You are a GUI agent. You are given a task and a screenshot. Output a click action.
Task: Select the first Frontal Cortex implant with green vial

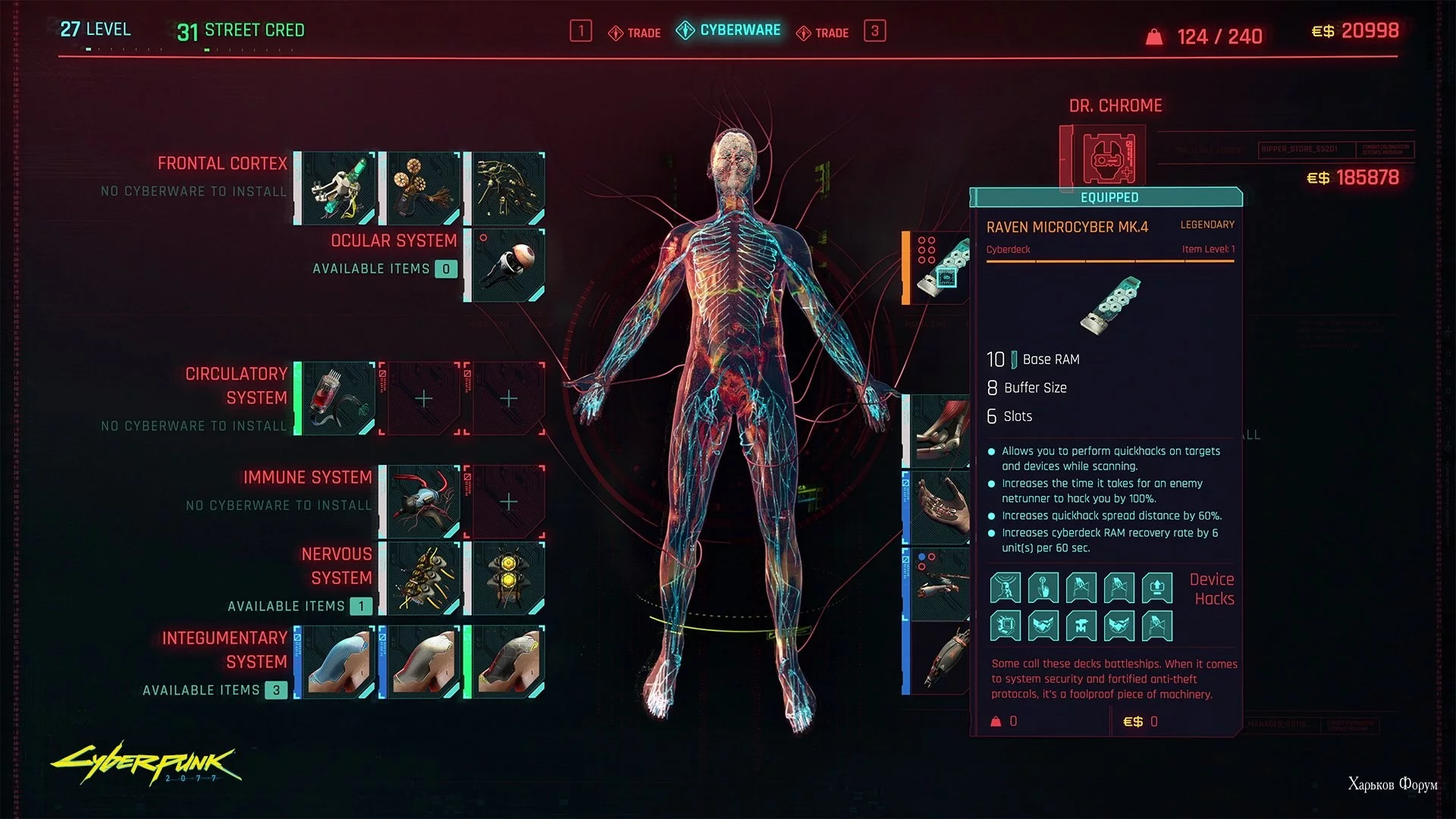click(338, 188)
